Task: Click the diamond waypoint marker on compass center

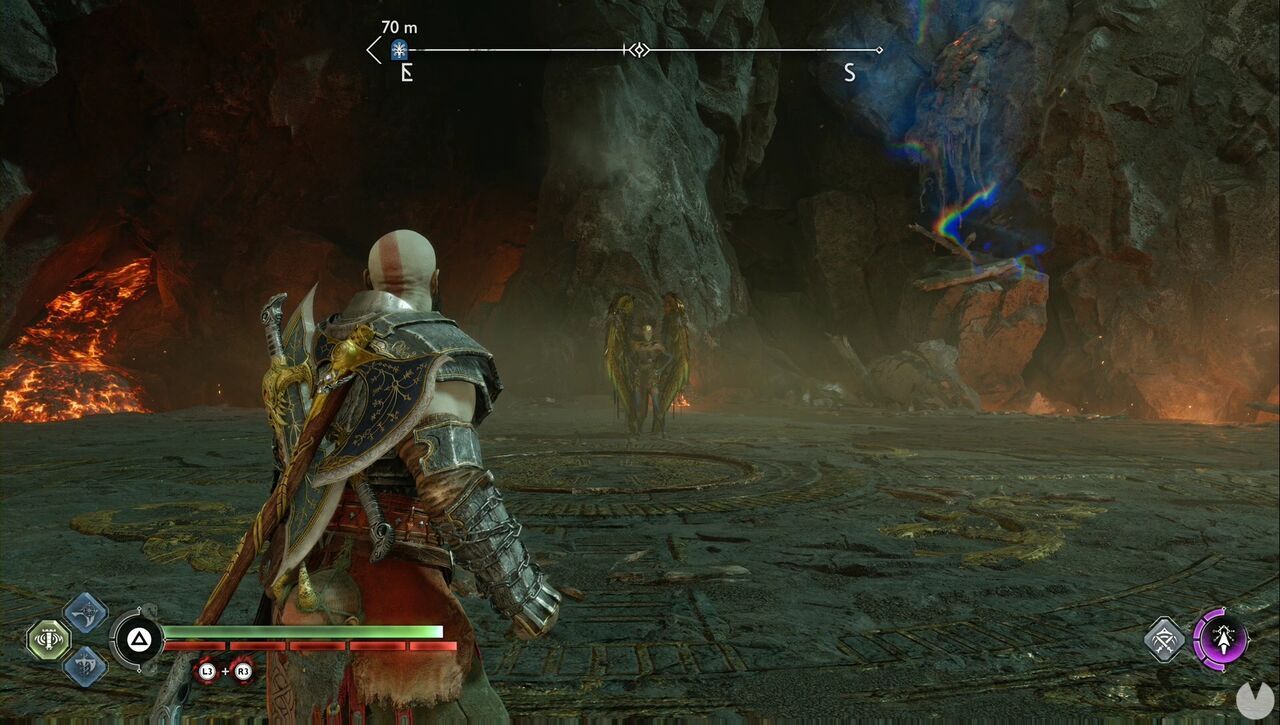Action: (640, 50)
